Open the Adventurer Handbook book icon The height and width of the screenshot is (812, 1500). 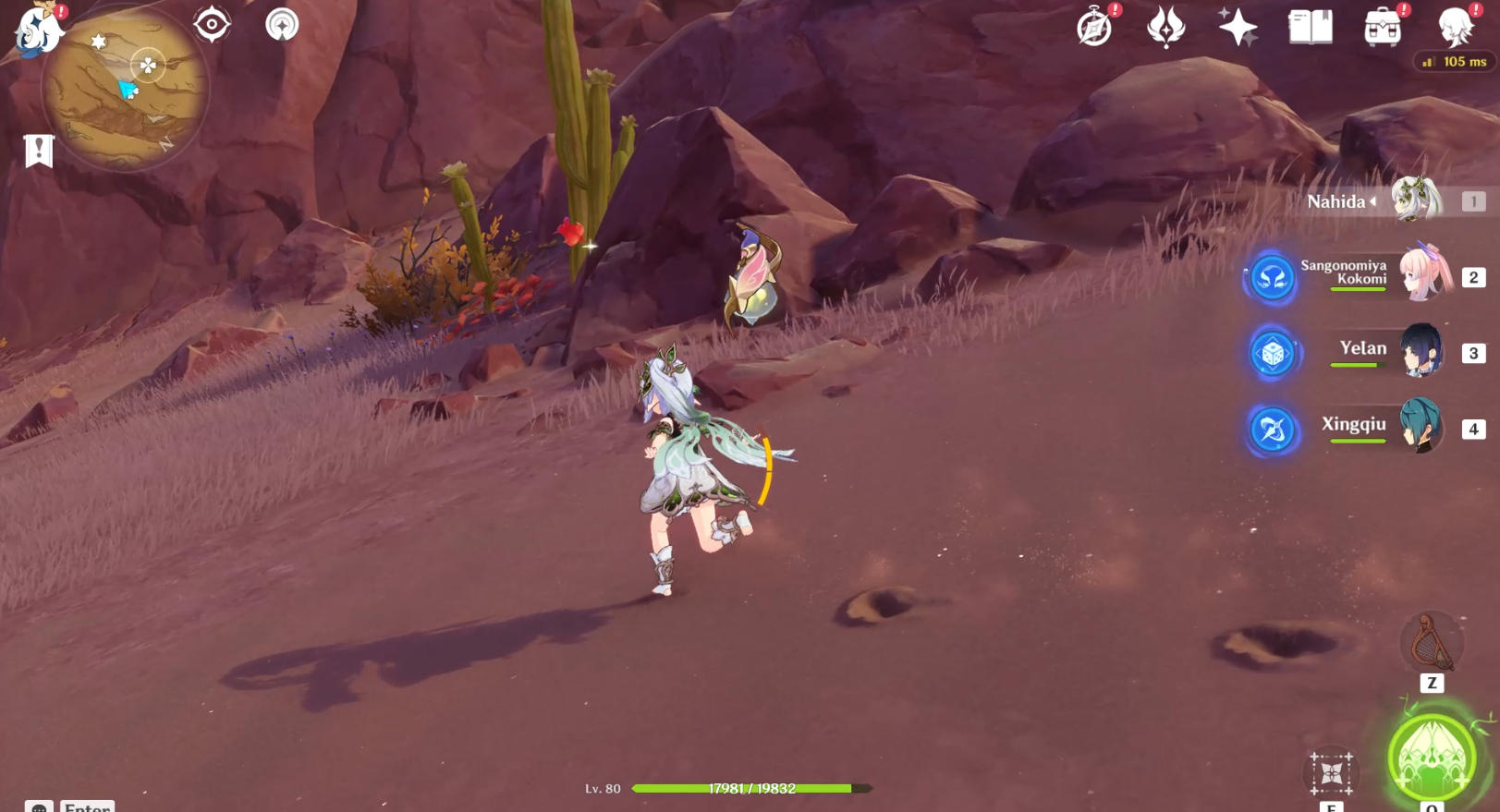point(1310,28)
